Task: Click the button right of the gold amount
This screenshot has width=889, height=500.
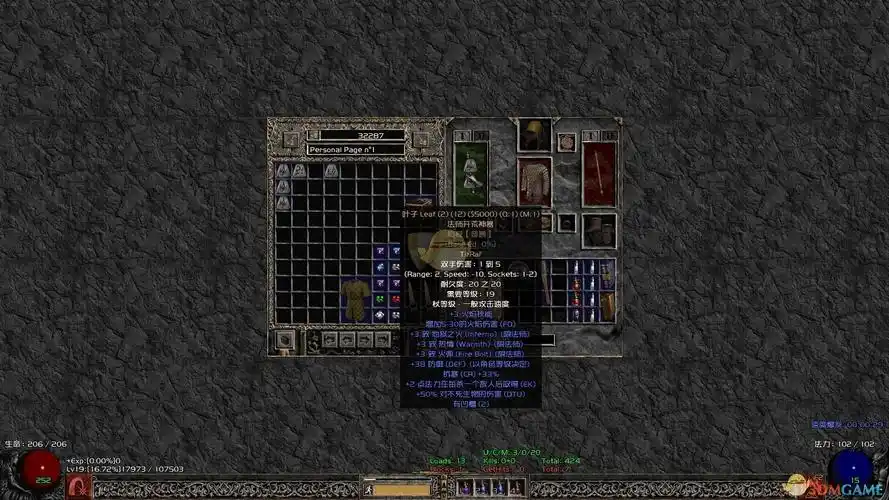Action: pos(421,140)
